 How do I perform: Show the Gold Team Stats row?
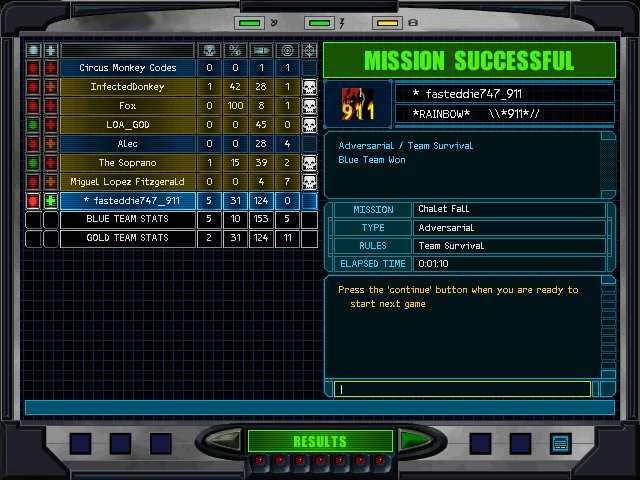point(127,238)
